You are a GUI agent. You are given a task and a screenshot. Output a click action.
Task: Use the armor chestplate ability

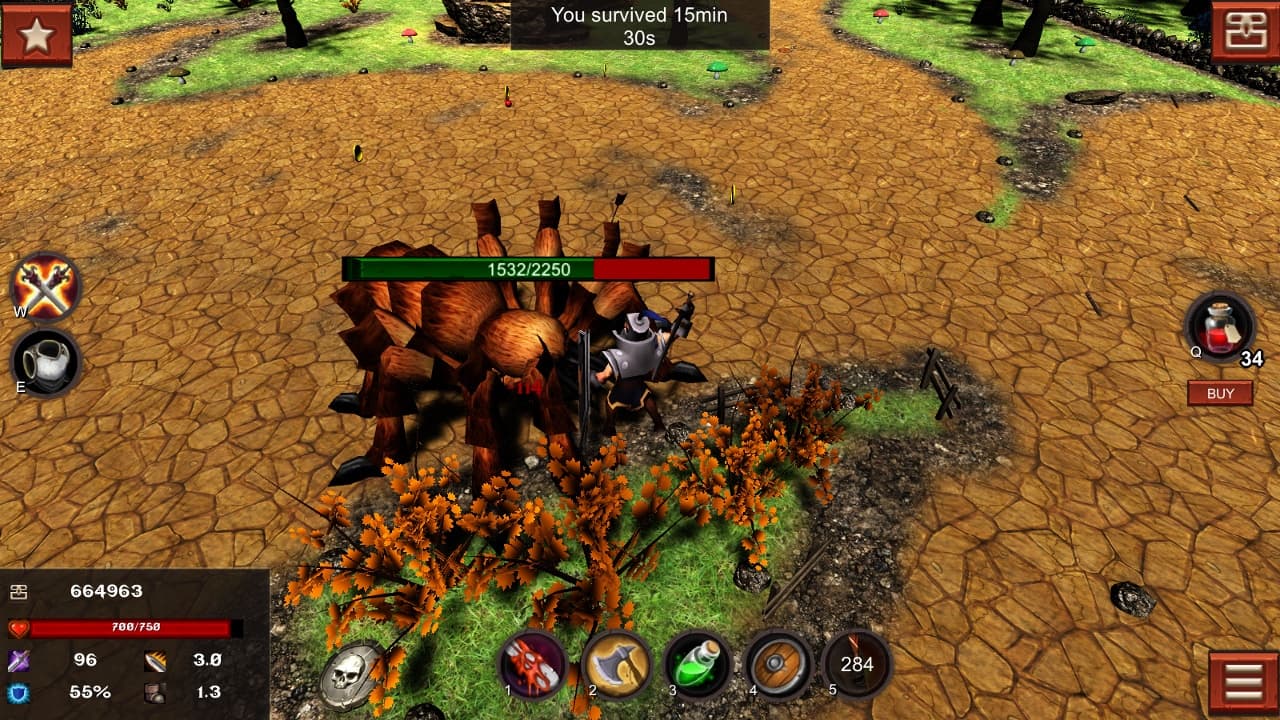(x=45, y=362)
